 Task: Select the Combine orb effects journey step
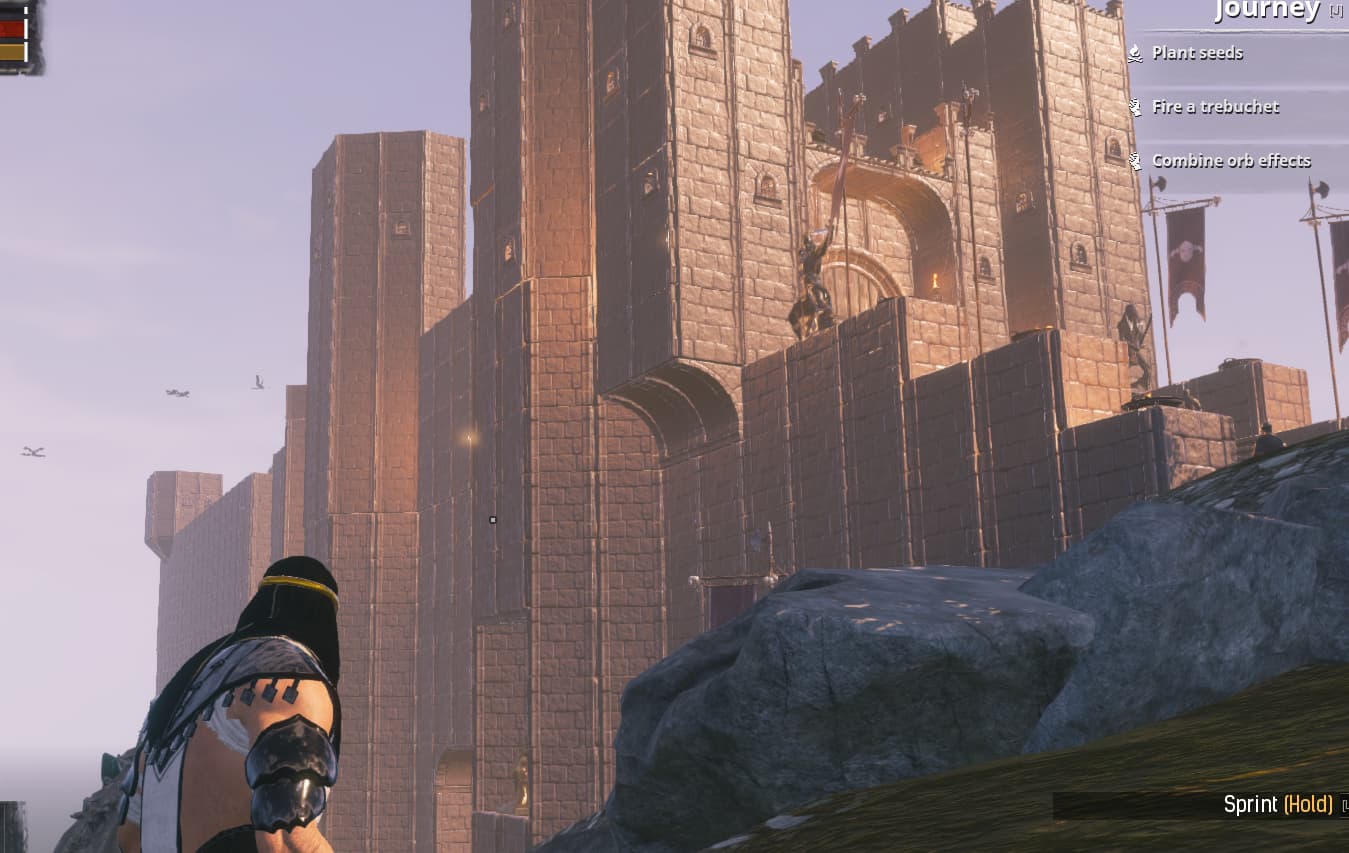pos(1230,161)
